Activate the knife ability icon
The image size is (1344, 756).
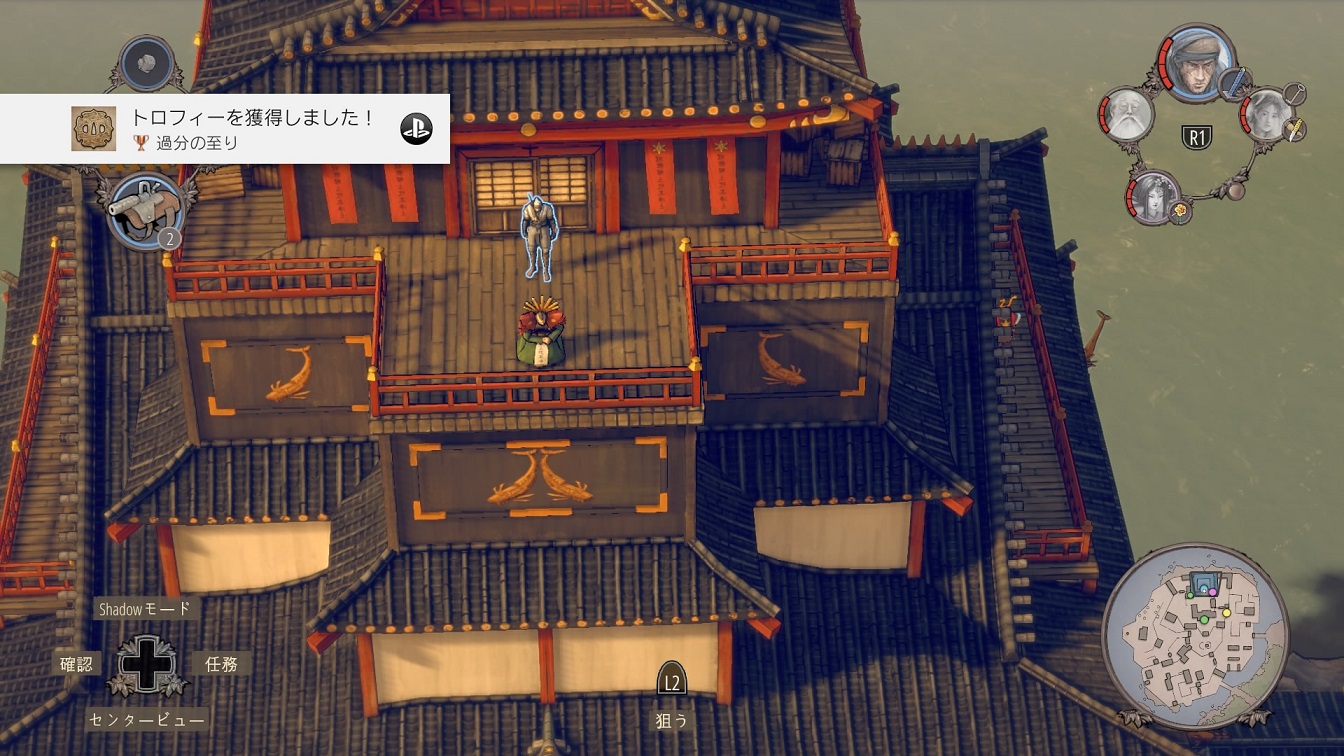coord(1294,129)
